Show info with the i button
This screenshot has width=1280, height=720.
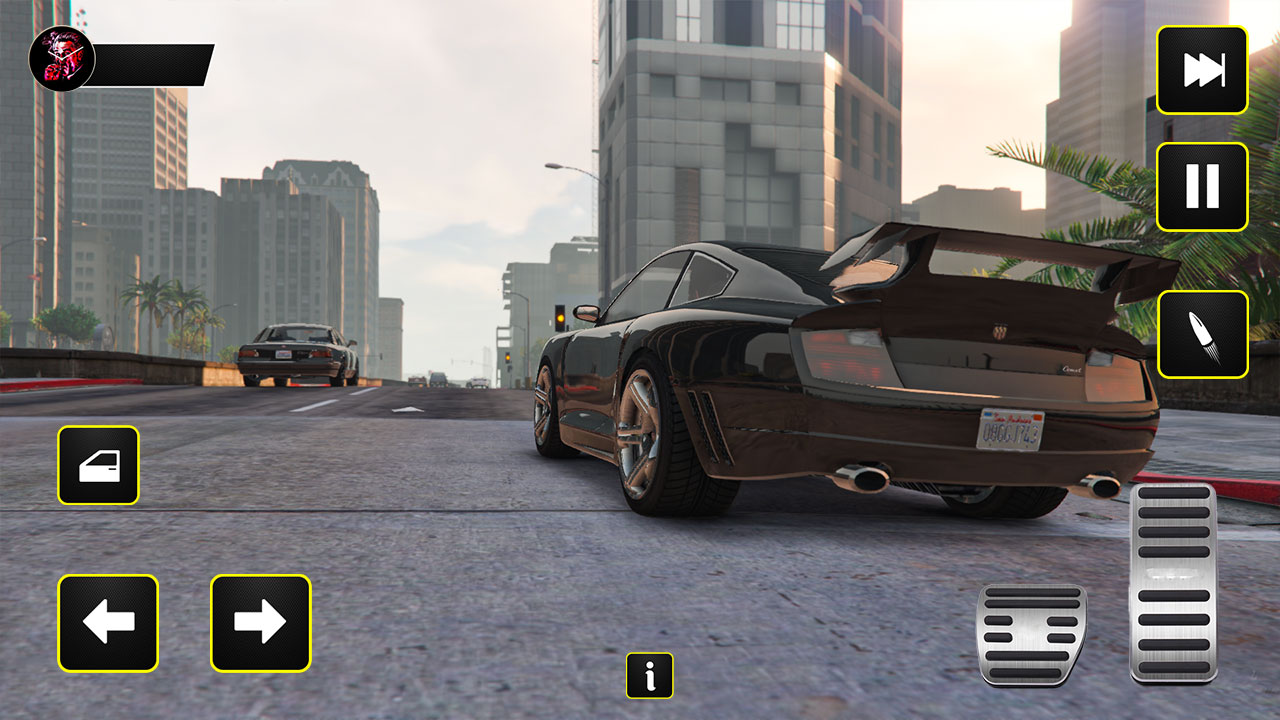pyautogui.click(x=650, y=676)
